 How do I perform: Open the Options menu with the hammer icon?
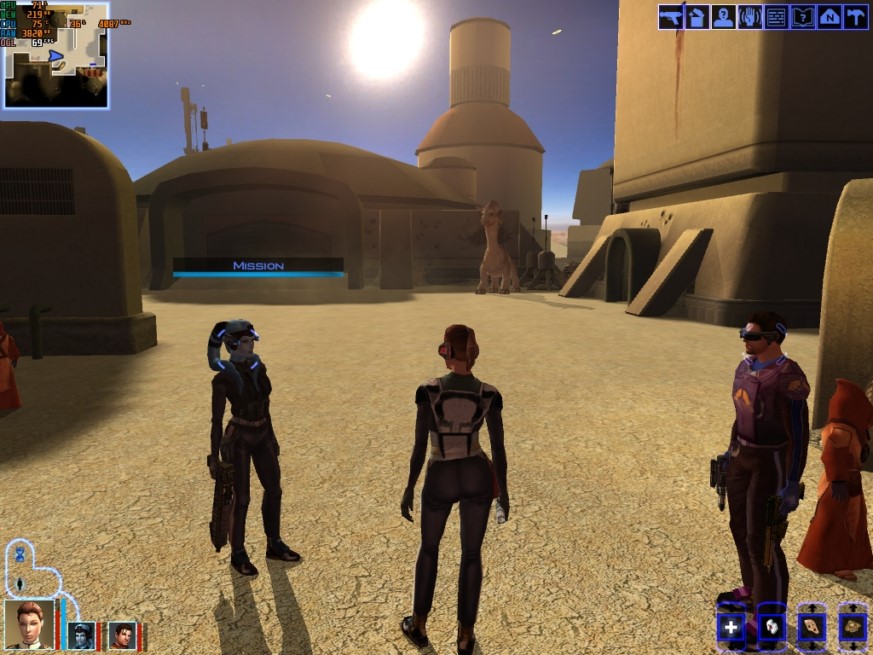(855, 17)
